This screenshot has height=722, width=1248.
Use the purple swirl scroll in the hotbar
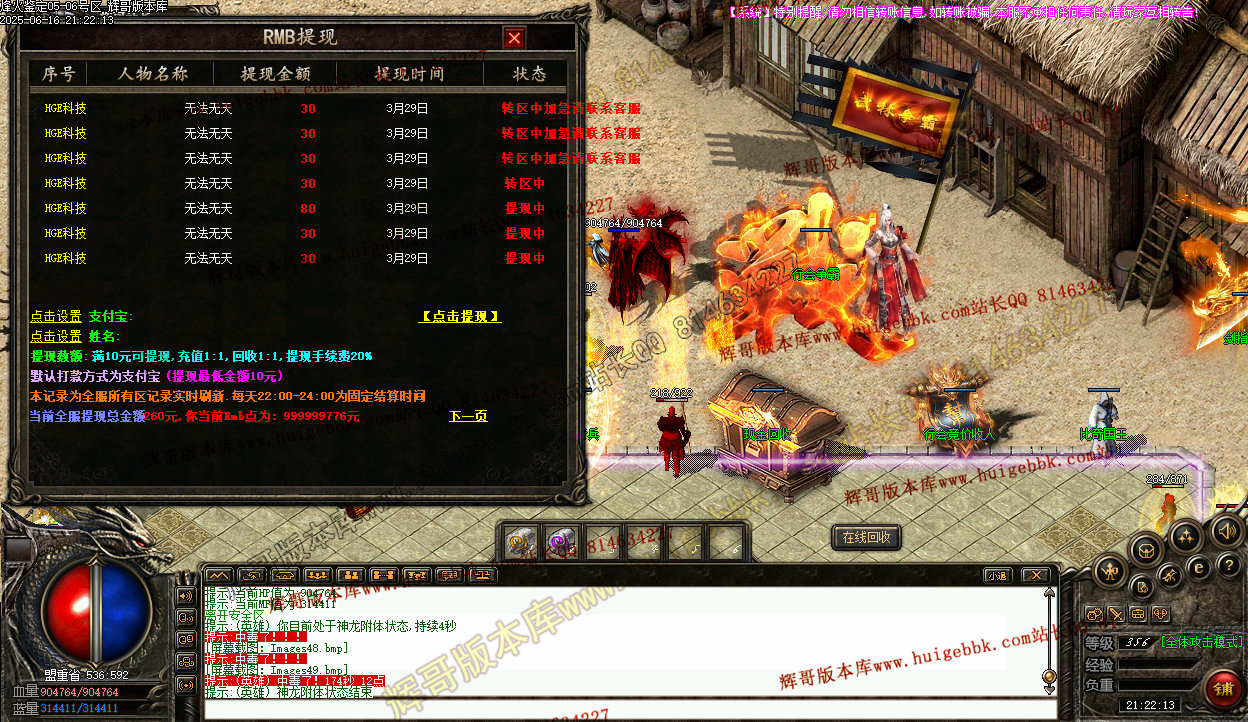(x=560, y=542)
